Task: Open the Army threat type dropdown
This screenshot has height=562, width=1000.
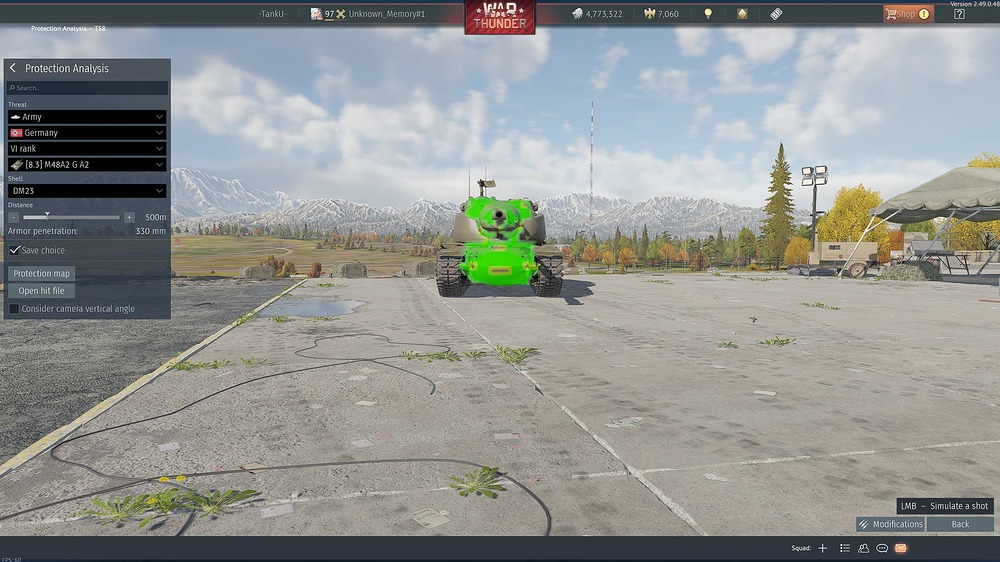Action: click(x=87, y=117)
